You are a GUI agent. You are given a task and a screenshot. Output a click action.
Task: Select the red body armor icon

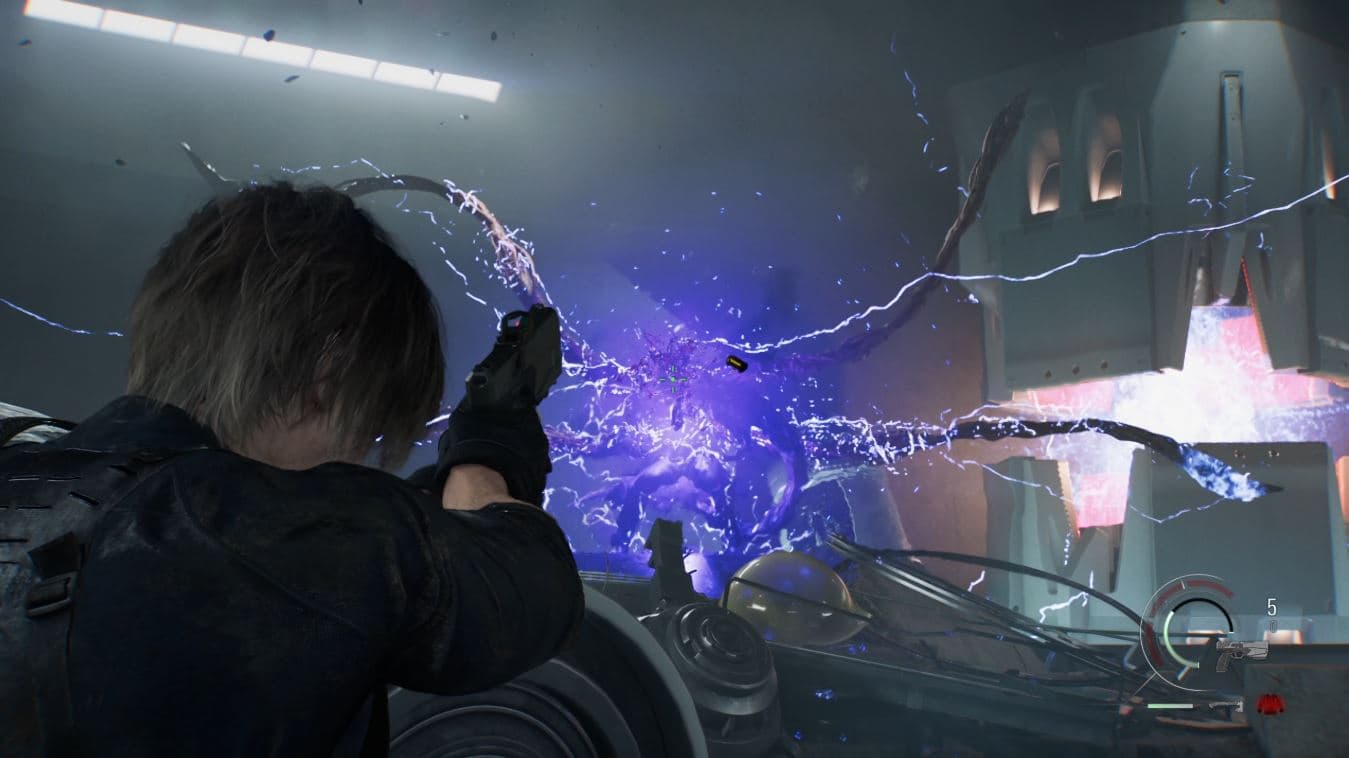click(x=1270, y=704)
